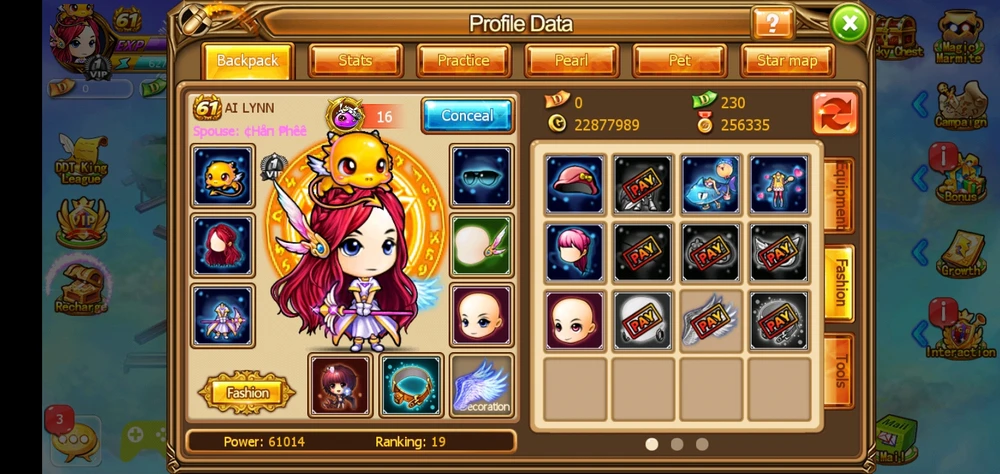Show the Pet tab

[x=679, y=61]
